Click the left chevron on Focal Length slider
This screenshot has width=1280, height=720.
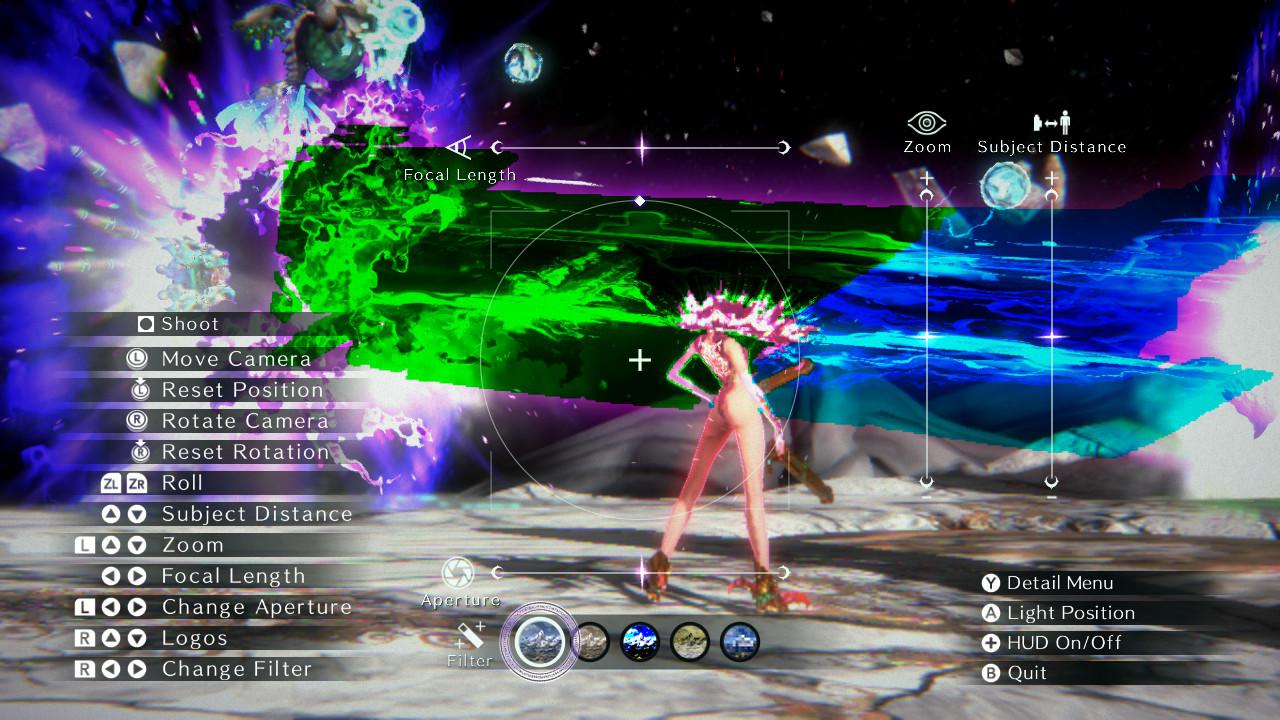(498, 146)
